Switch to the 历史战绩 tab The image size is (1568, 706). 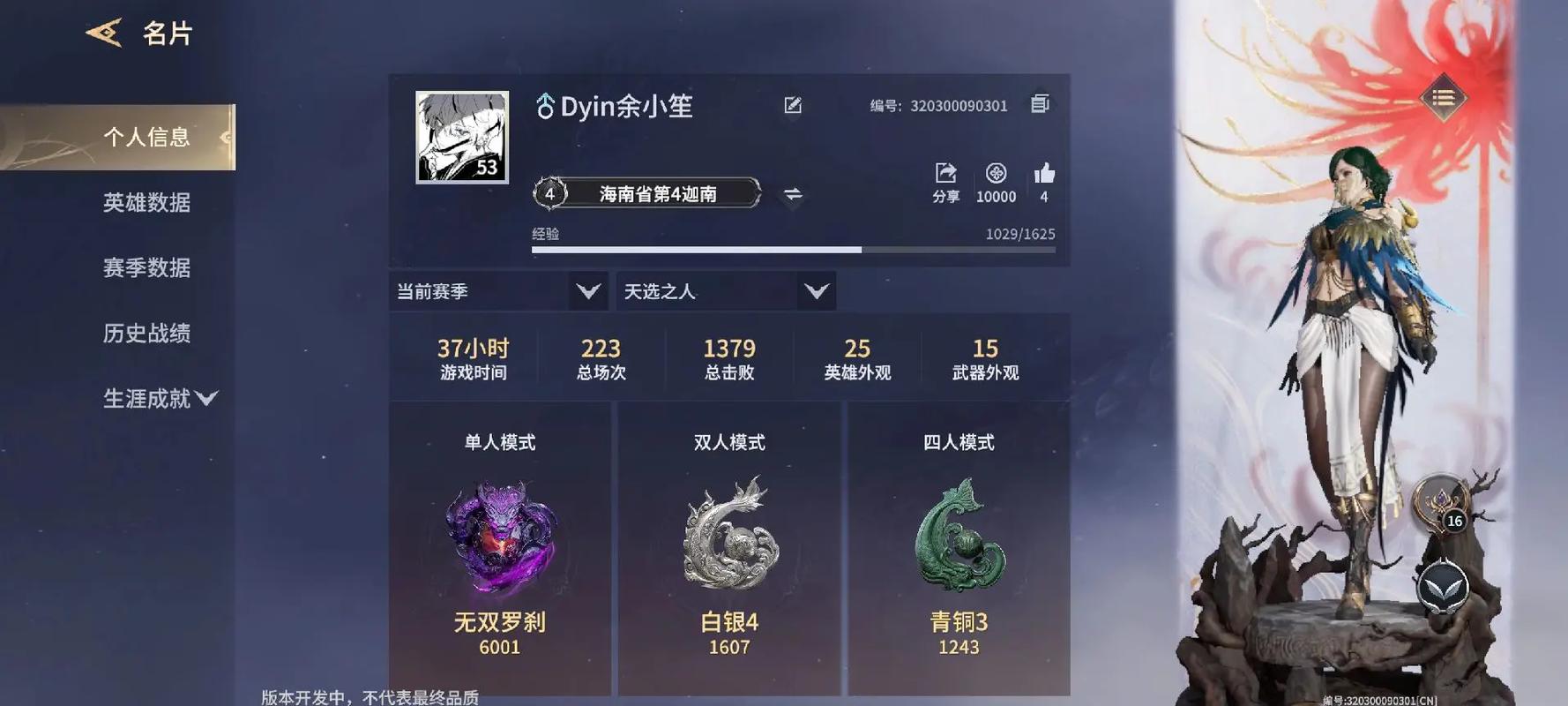pyautogui.click(x=146, y=334)
